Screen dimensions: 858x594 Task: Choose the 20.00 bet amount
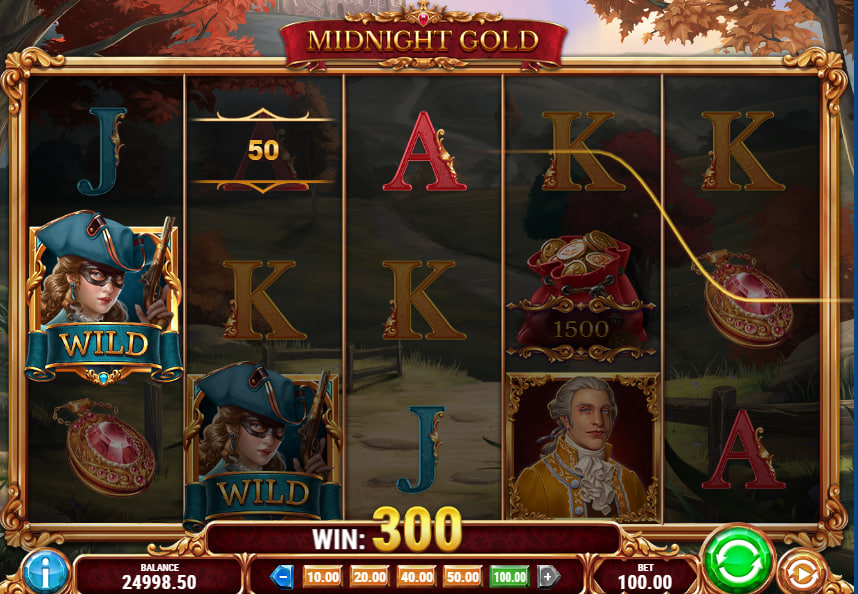coord(369,576)
